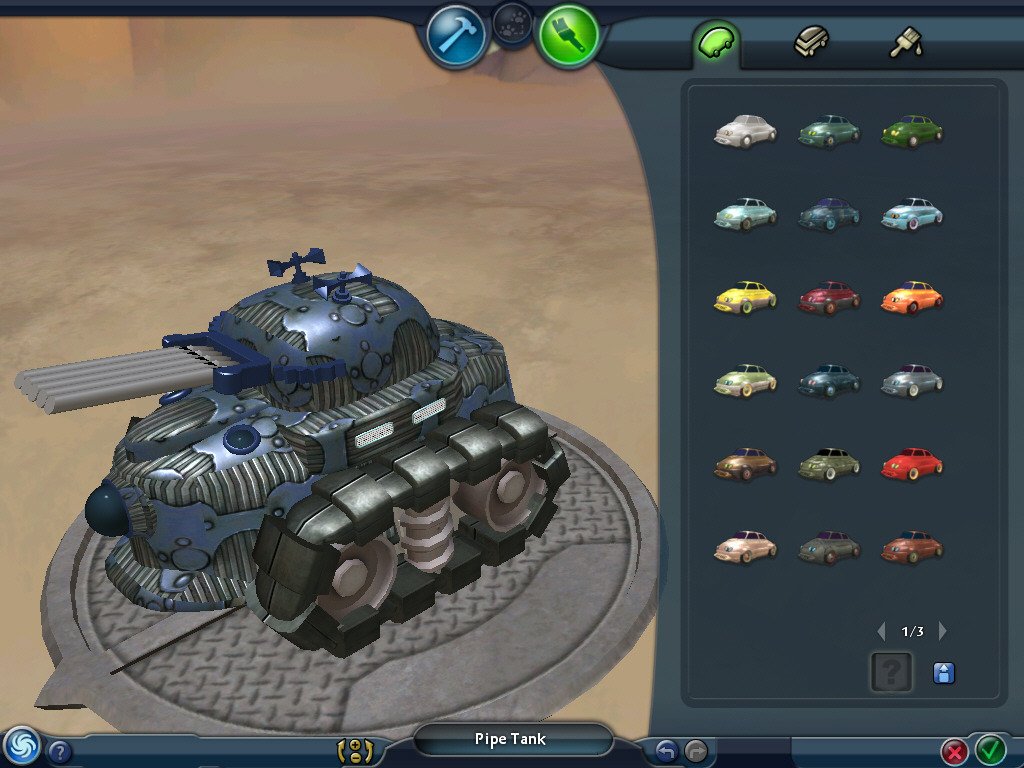Cancel with the red X button

pyautogui.click(x=955, y=750)
